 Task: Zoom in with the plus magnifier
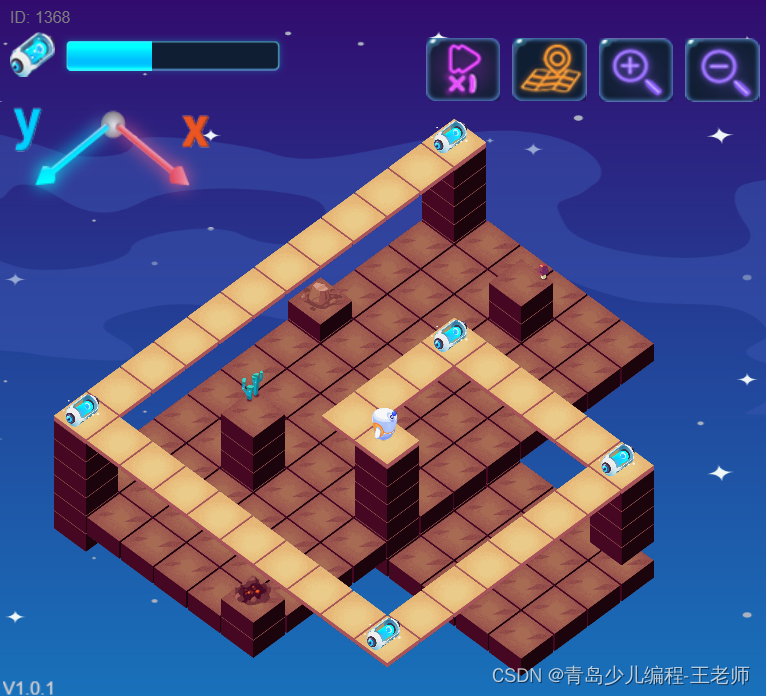(635, 69)
